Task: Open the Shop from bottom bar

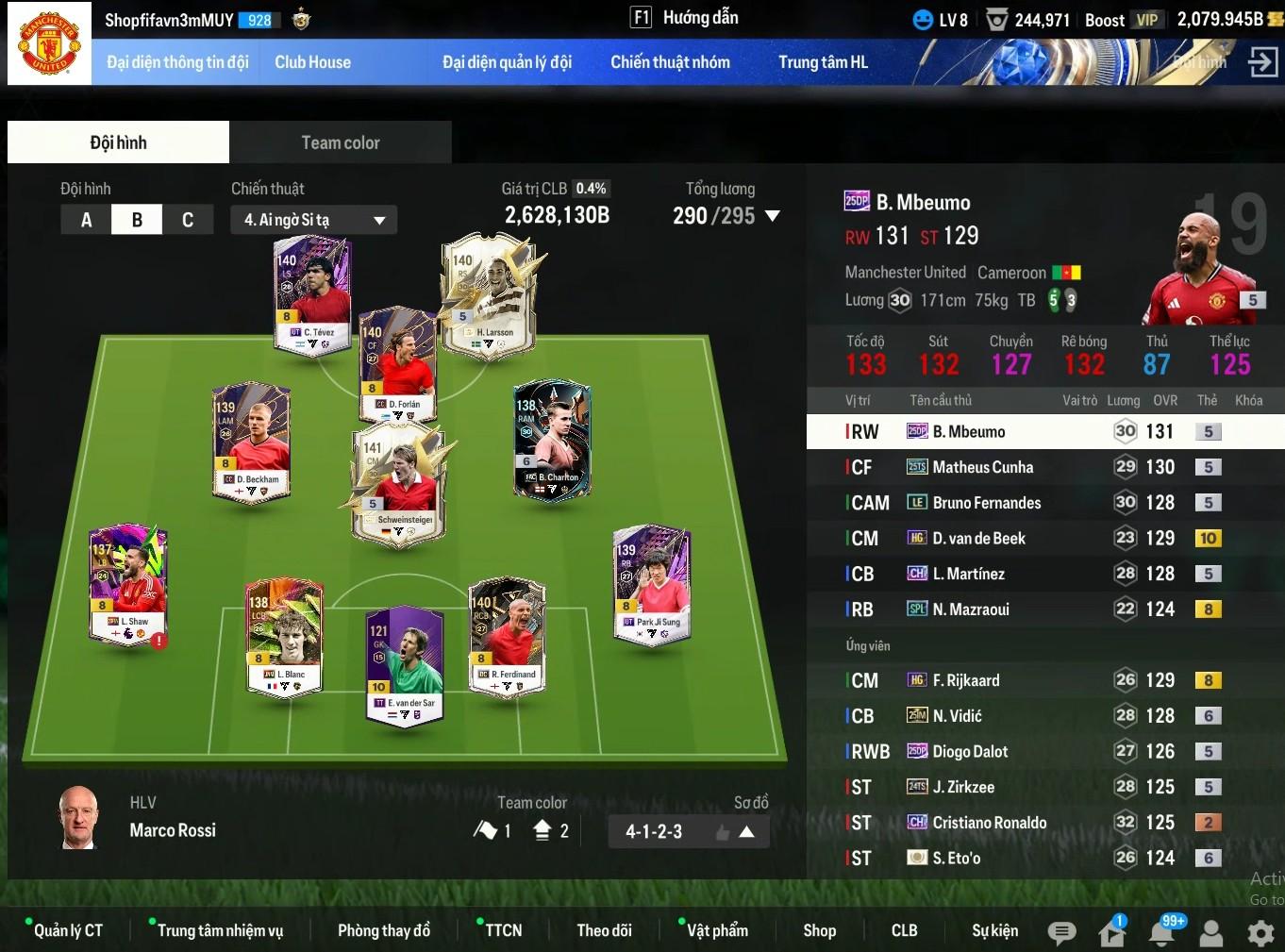Action: (x=819, y=930)
